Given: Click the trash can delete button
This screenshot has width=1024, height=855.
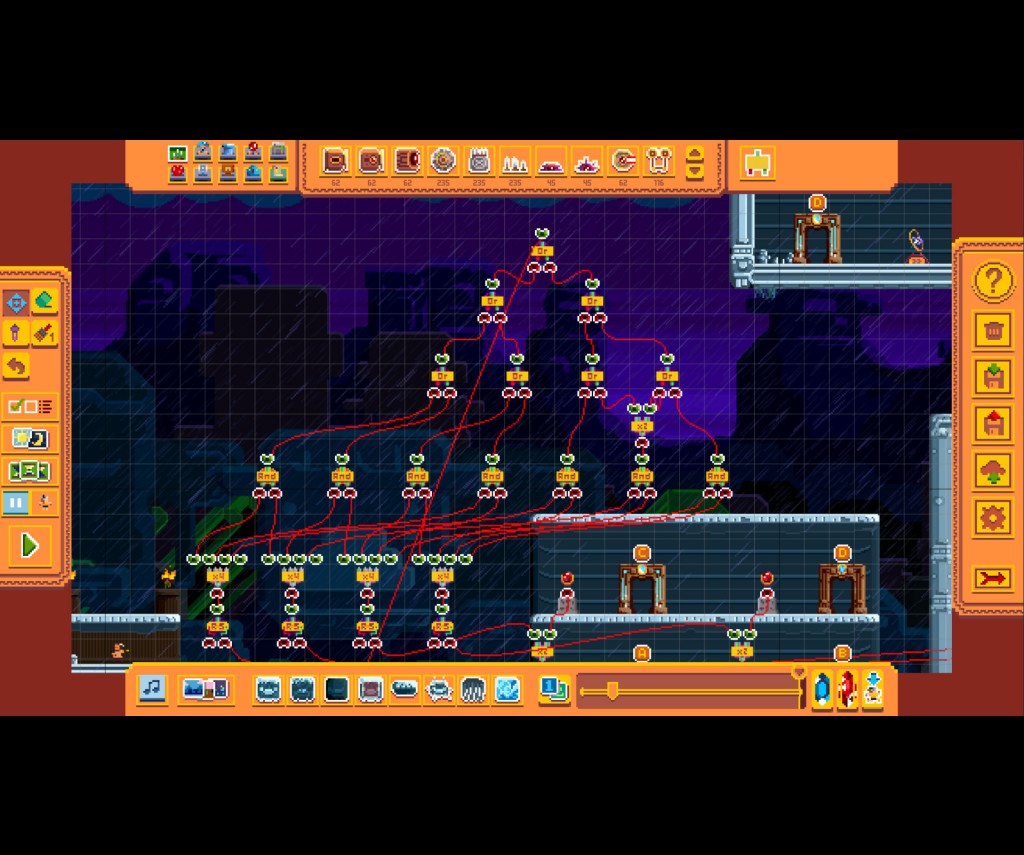Looking at the screenshot, I should click(992, 329).
